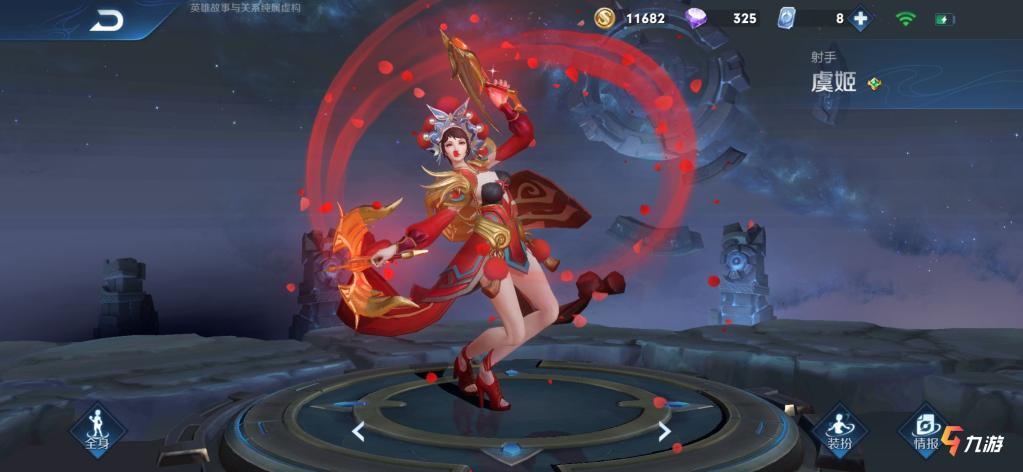Open the 情报 hero info panel

pyautogui.click(x=925, y=430)
